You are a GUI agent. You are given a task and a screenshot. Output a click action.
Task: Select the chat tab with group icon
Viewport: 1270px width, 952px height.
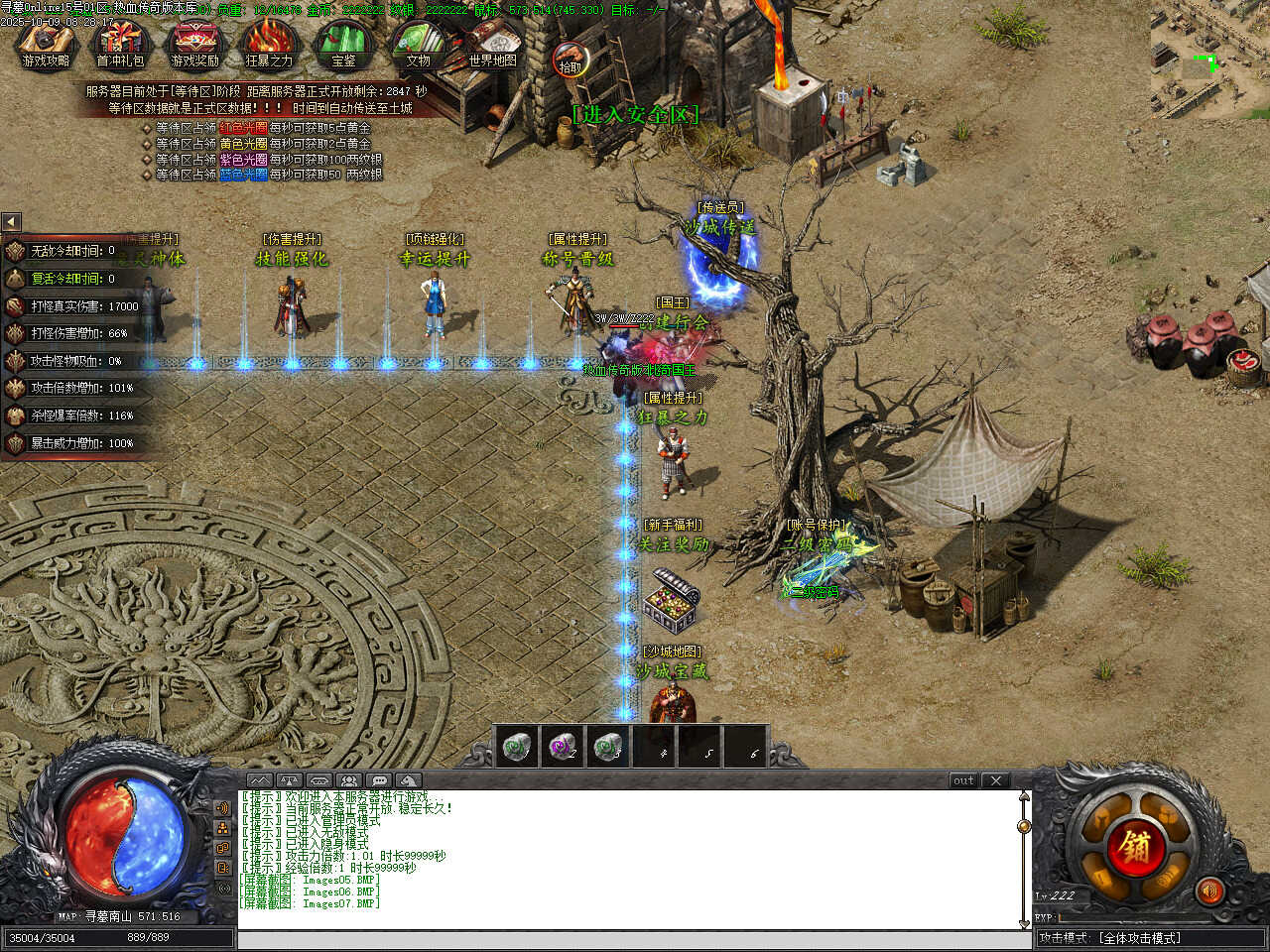click(349, 780)
